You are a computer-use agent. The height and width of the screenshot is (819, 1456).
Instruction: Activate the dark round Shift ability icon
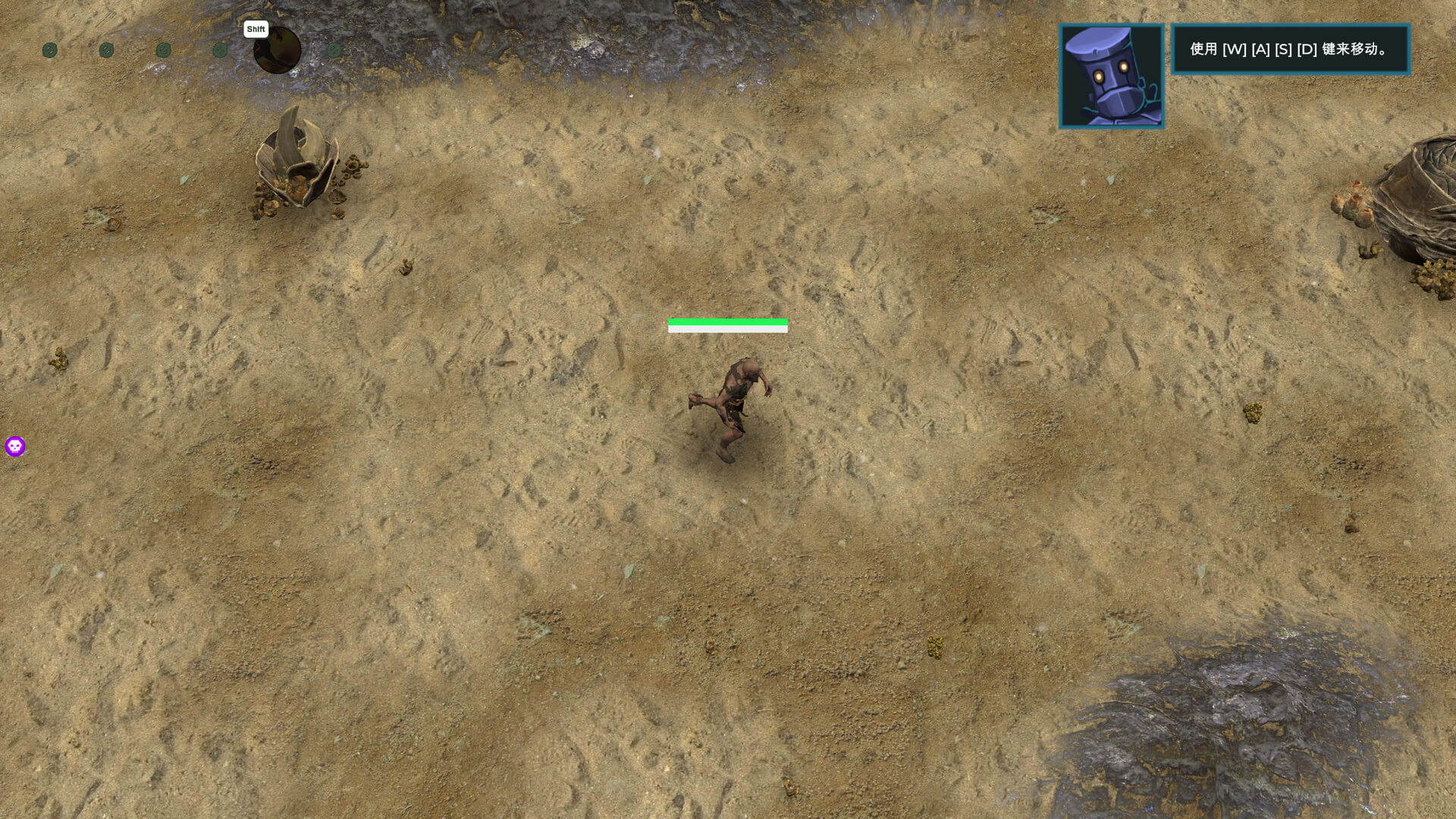coord(277,50)
